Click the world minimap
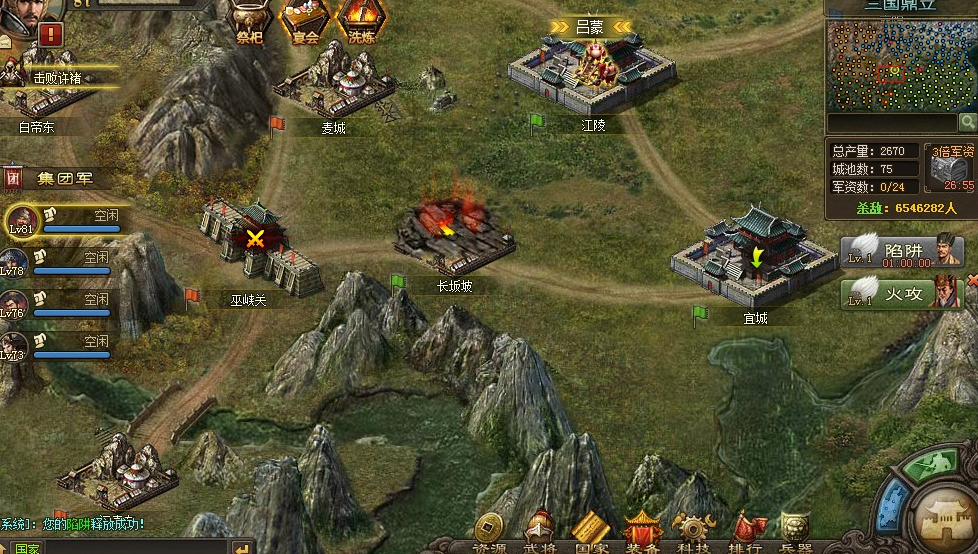Viewport: 978px width, 554px height. [x=900, y=64]
